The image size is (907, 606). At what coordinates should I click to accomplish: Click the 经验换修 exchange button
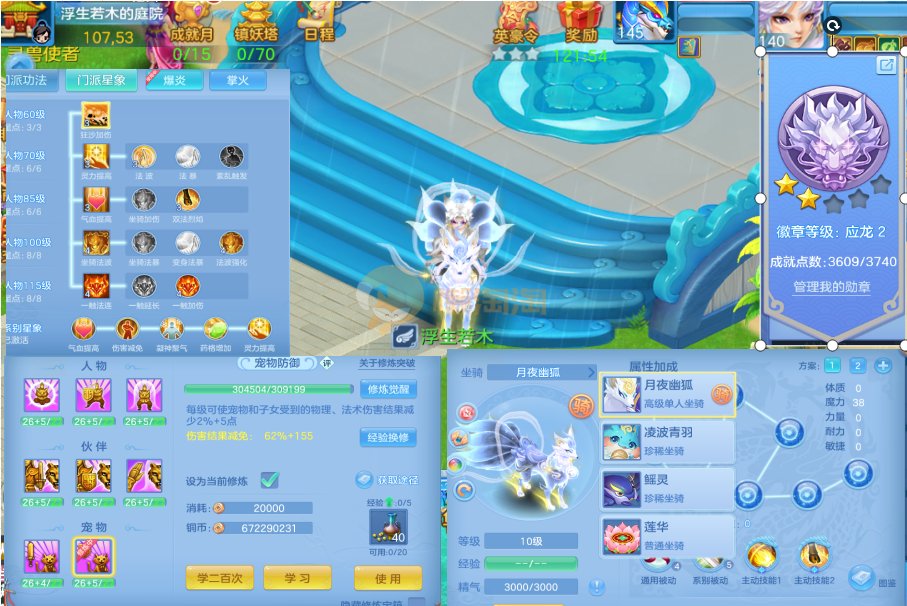pos(388,437)
